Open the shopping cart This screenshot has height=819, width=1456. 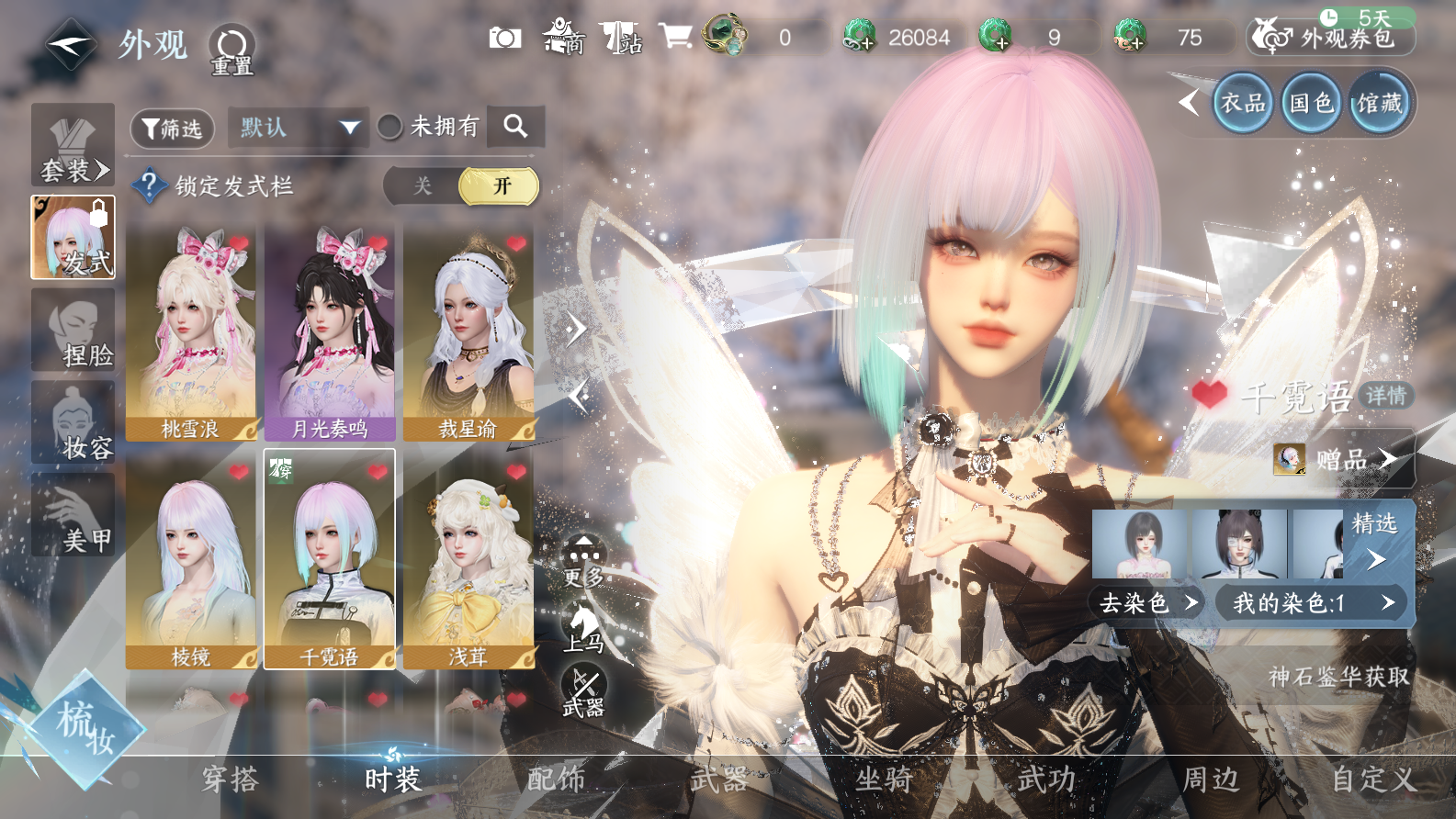675,37
